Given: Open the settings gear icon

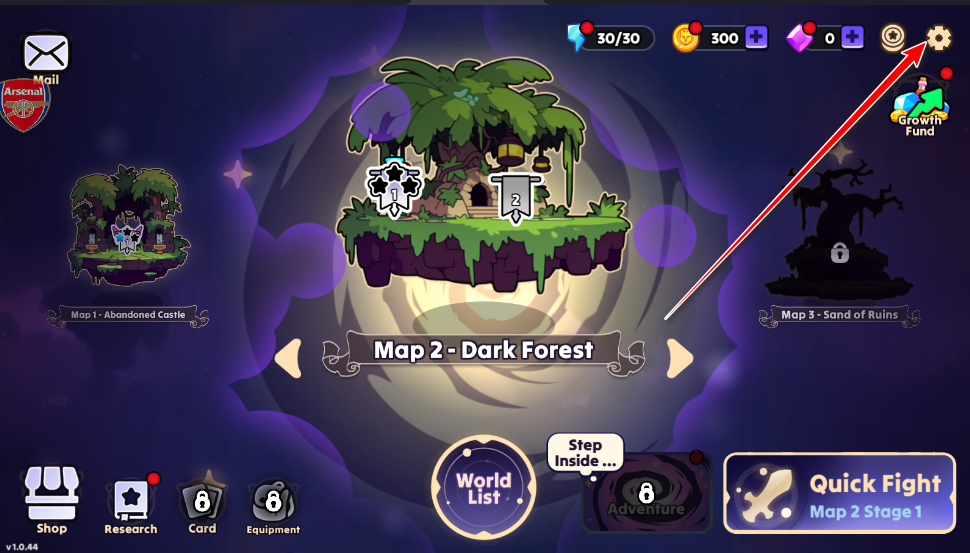Looking at the screenshot, I should (x=938, y=38).
